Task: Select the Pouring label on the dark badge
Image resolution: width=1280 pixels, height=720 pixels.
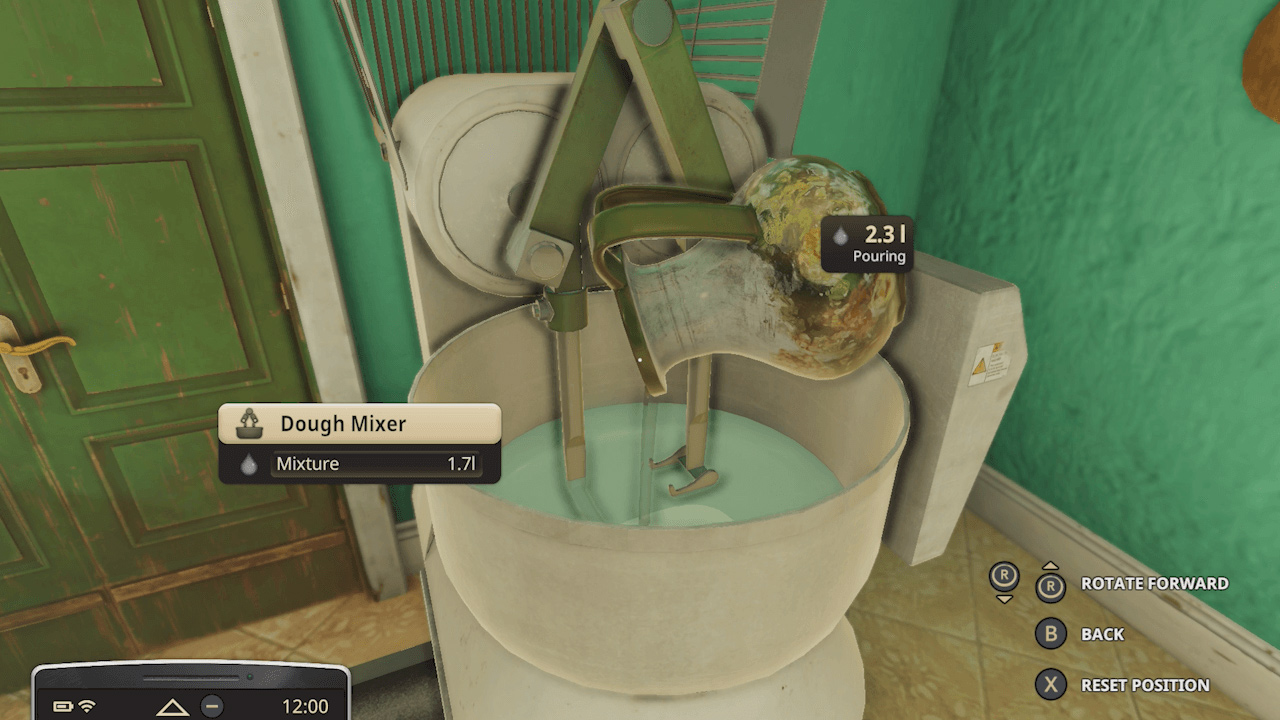Action: point(880,257)
